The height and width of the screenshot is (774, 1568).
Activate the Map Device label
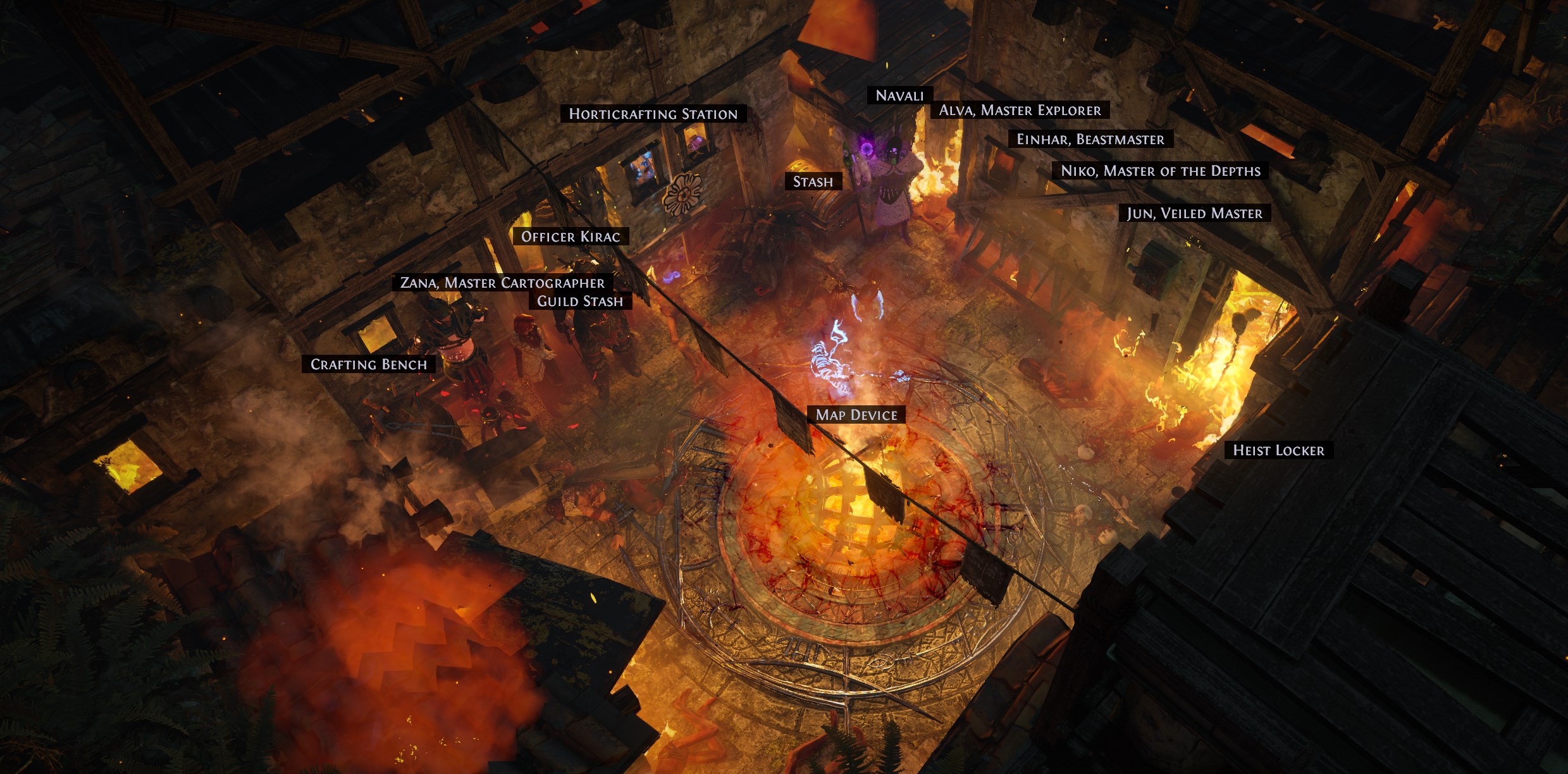point(856,415)
